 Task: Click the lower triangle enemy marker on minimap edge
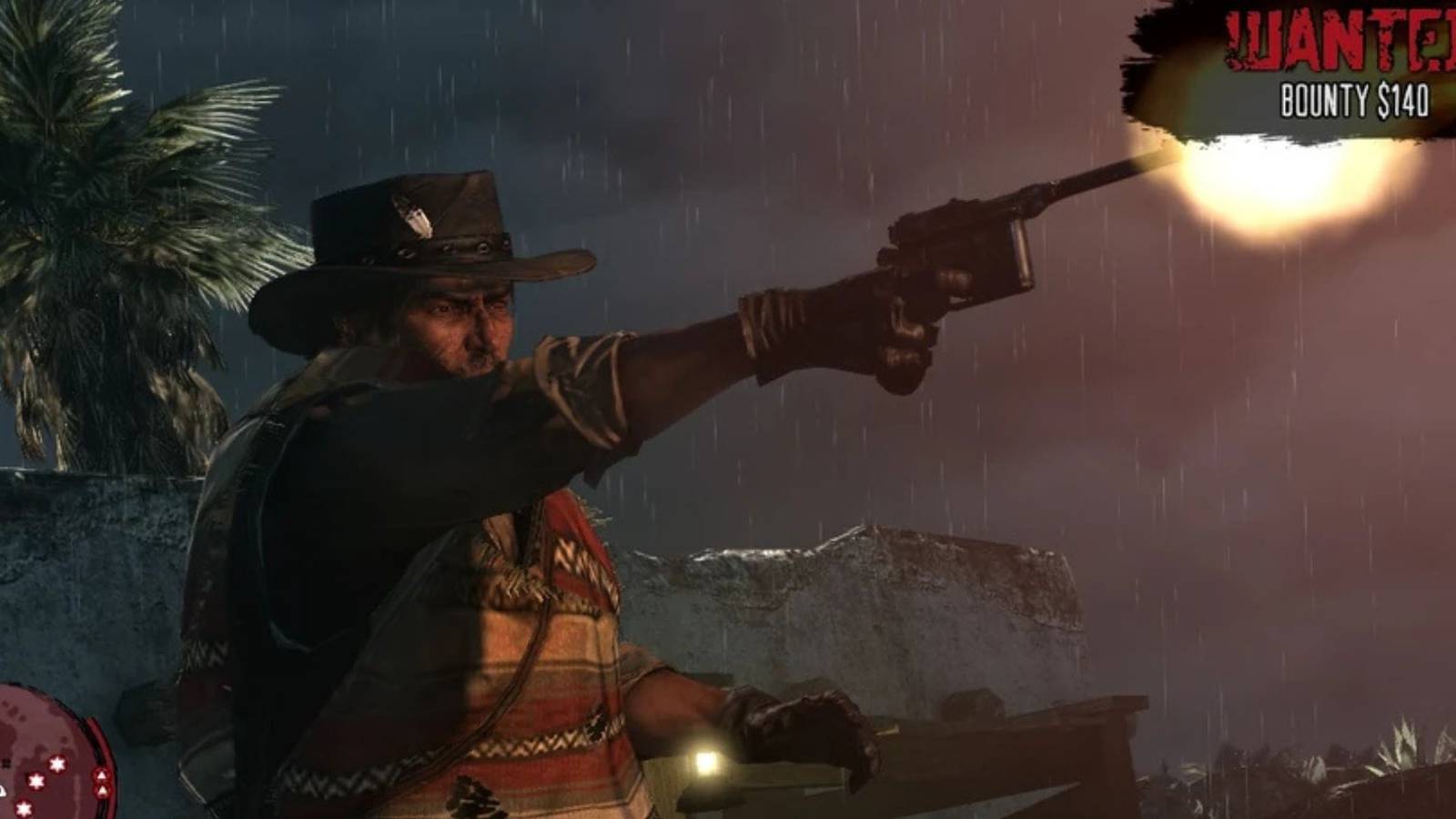[x=102, y=790]
